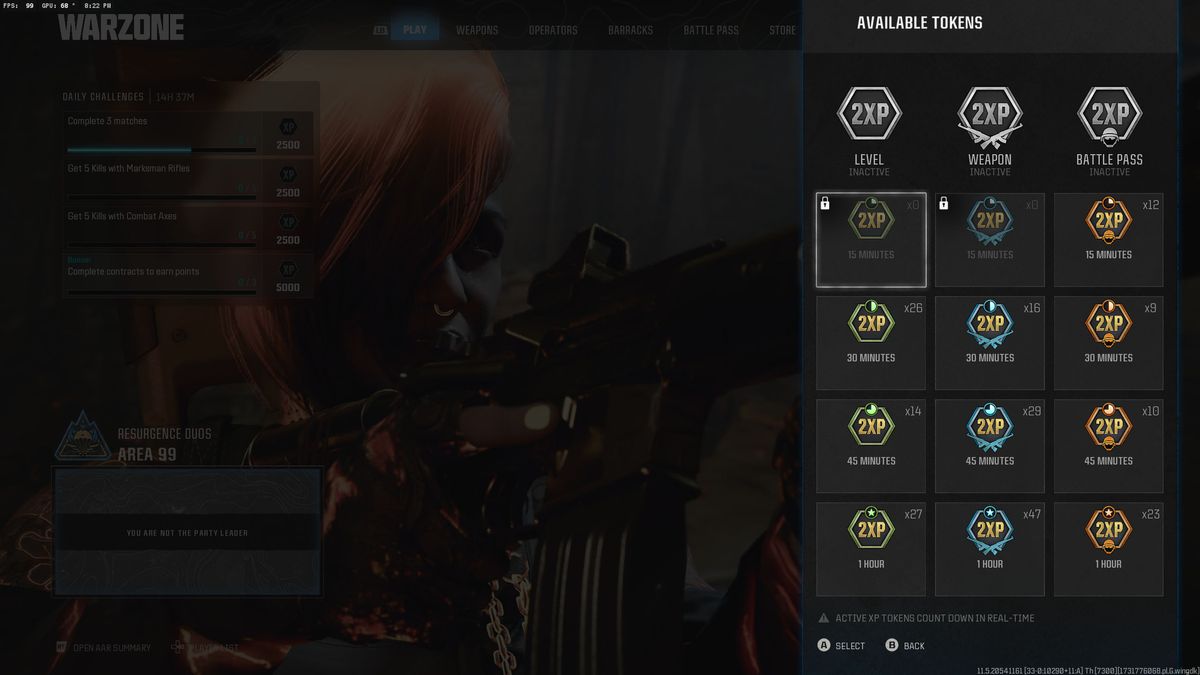Choose the 1 hour Weapon 2XP token
Viewport: 1200px width, 675px height.
pyautogui.click(x=990, y=549)
